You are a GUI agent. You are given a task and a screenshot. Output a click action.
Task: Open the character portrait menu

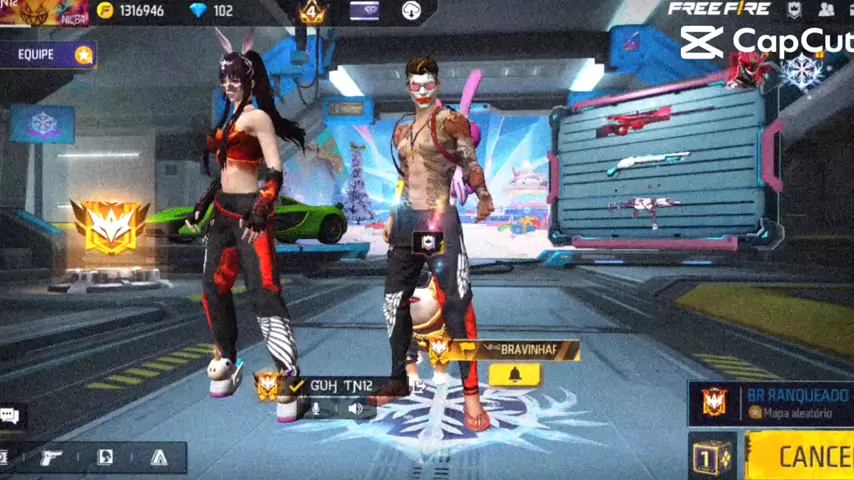coord(105,457)
